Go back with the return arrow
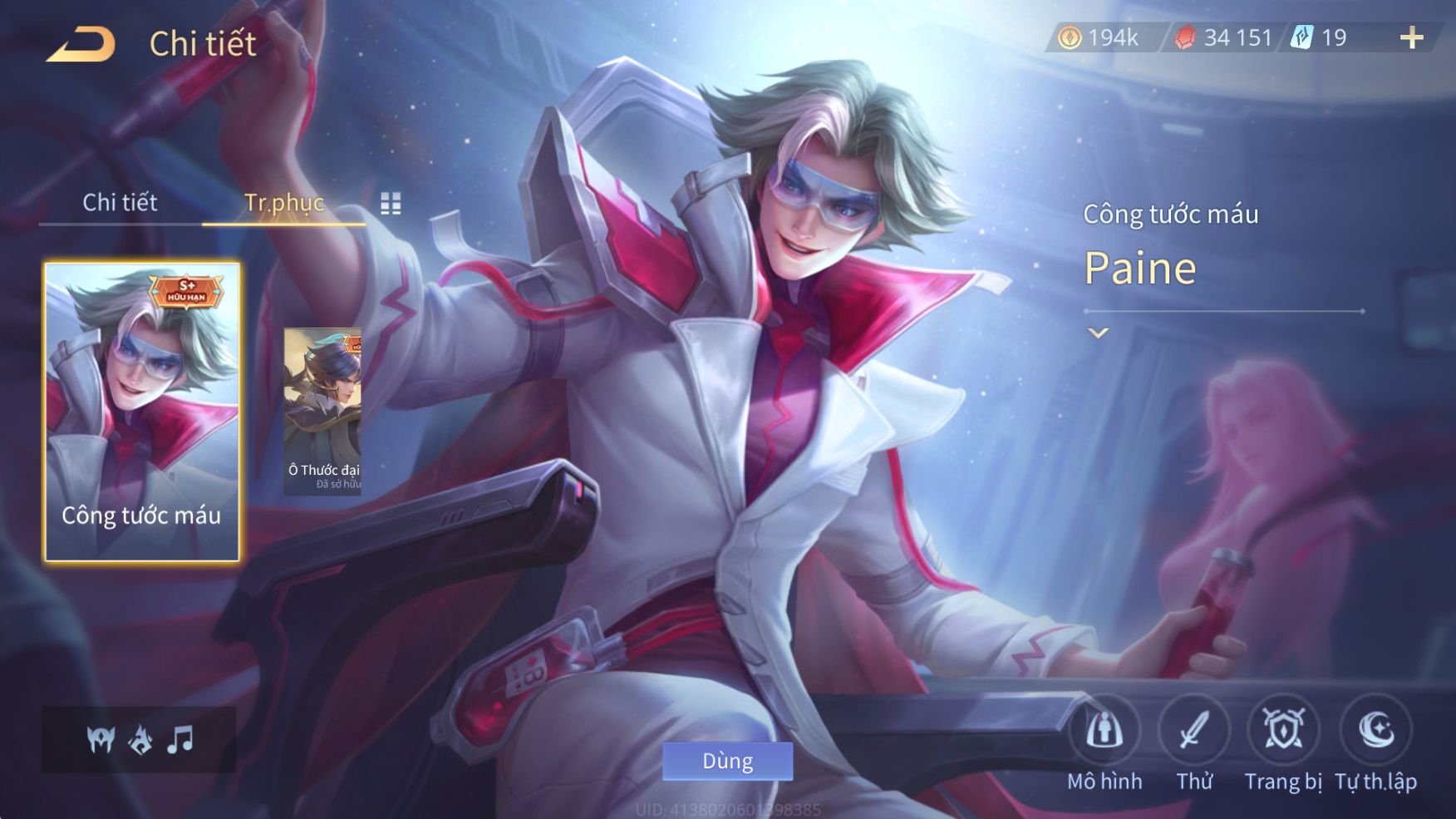The image size is (1456, 819). (x=81, y=44)
